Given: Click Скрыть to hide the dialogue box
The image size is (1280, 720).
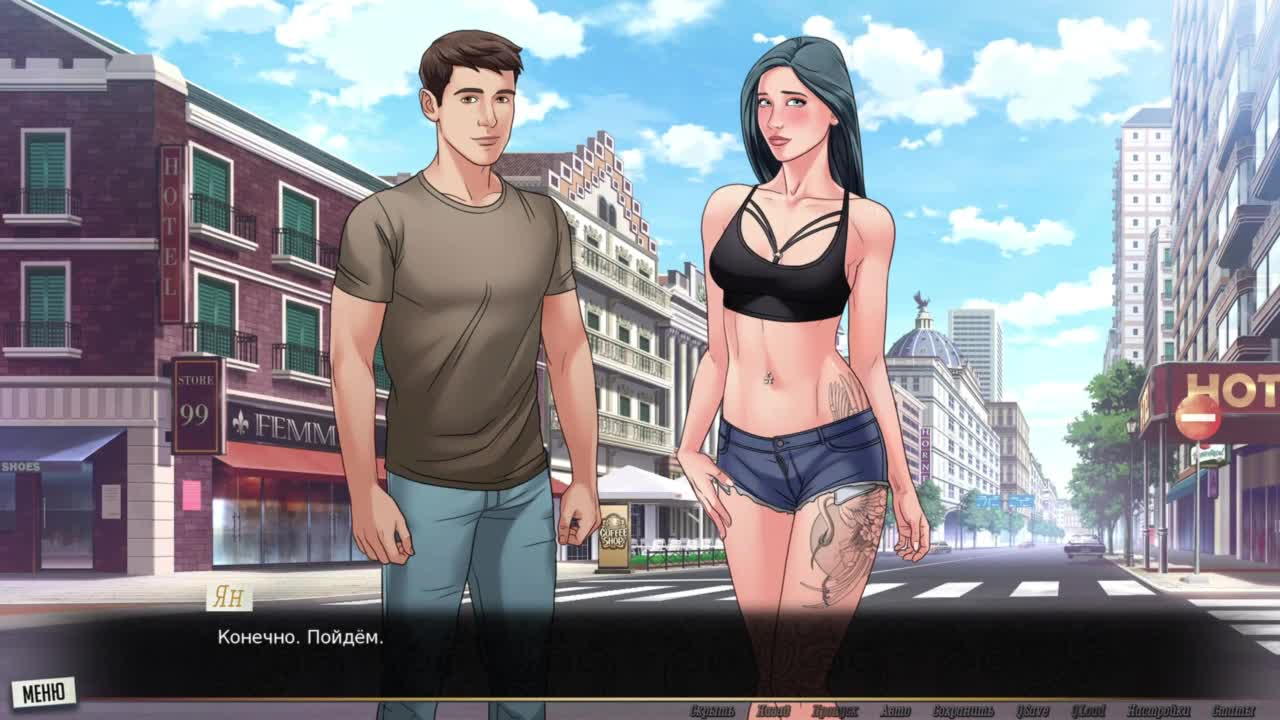Looking at the screenshot, I should coord(712,711).
